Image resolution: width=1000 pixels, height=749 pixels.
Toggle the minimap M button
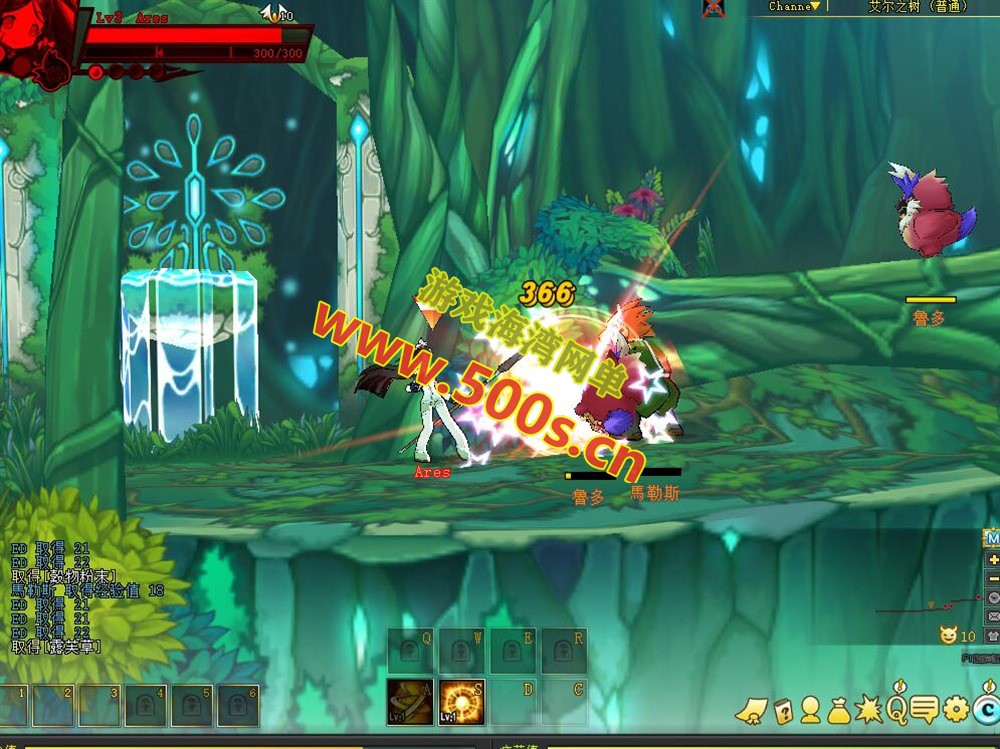(993, 539)
